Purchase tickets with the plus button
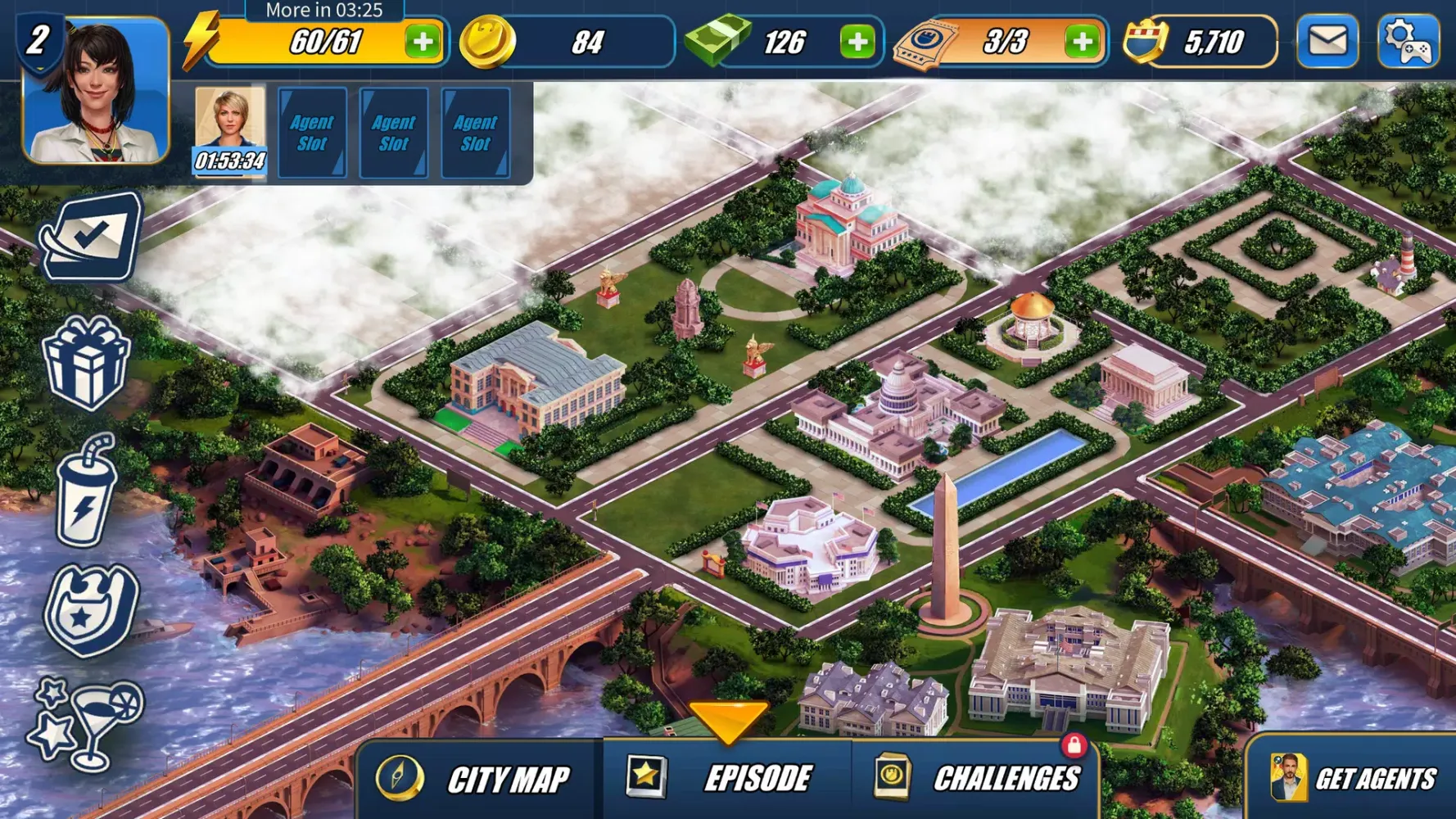 pyautogui.click(x=1081, y=41)
